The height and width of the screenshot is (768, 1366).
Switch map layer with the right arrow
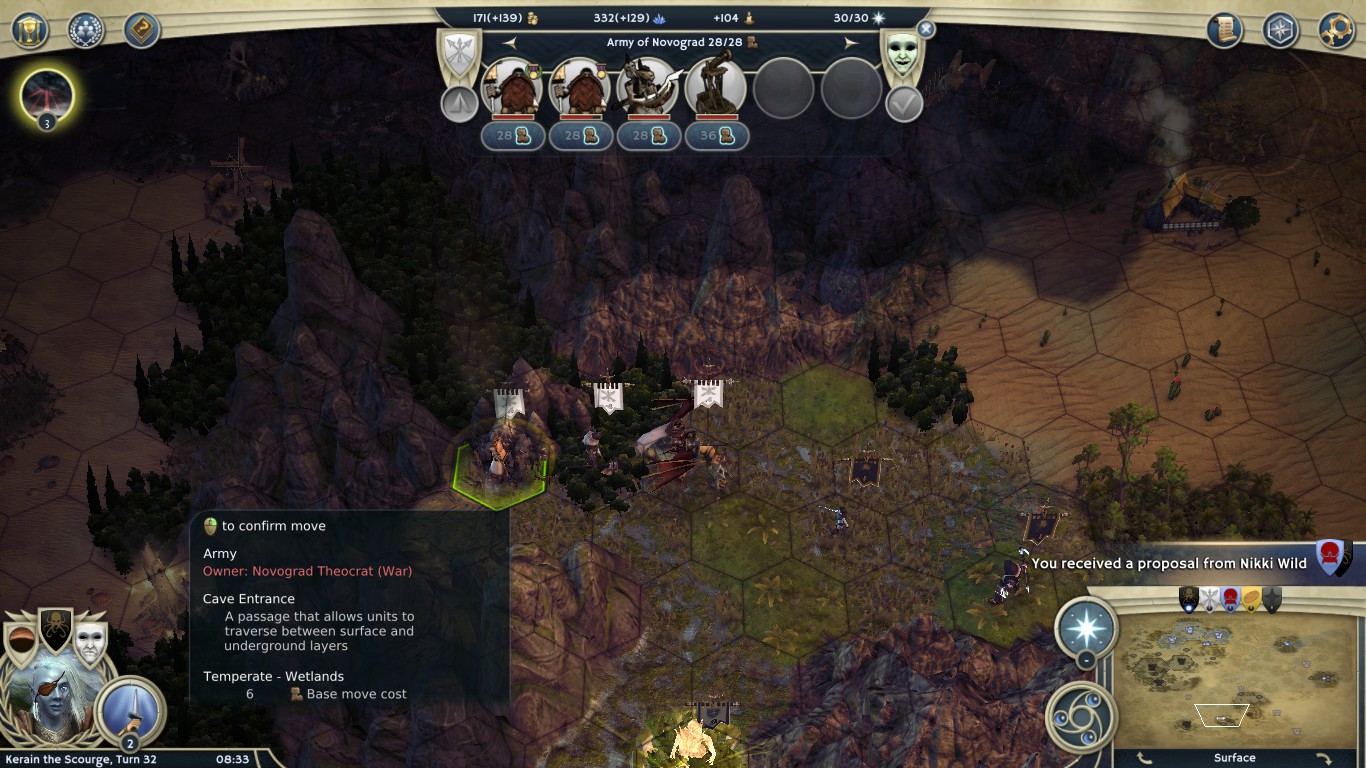pos(1323,759)
